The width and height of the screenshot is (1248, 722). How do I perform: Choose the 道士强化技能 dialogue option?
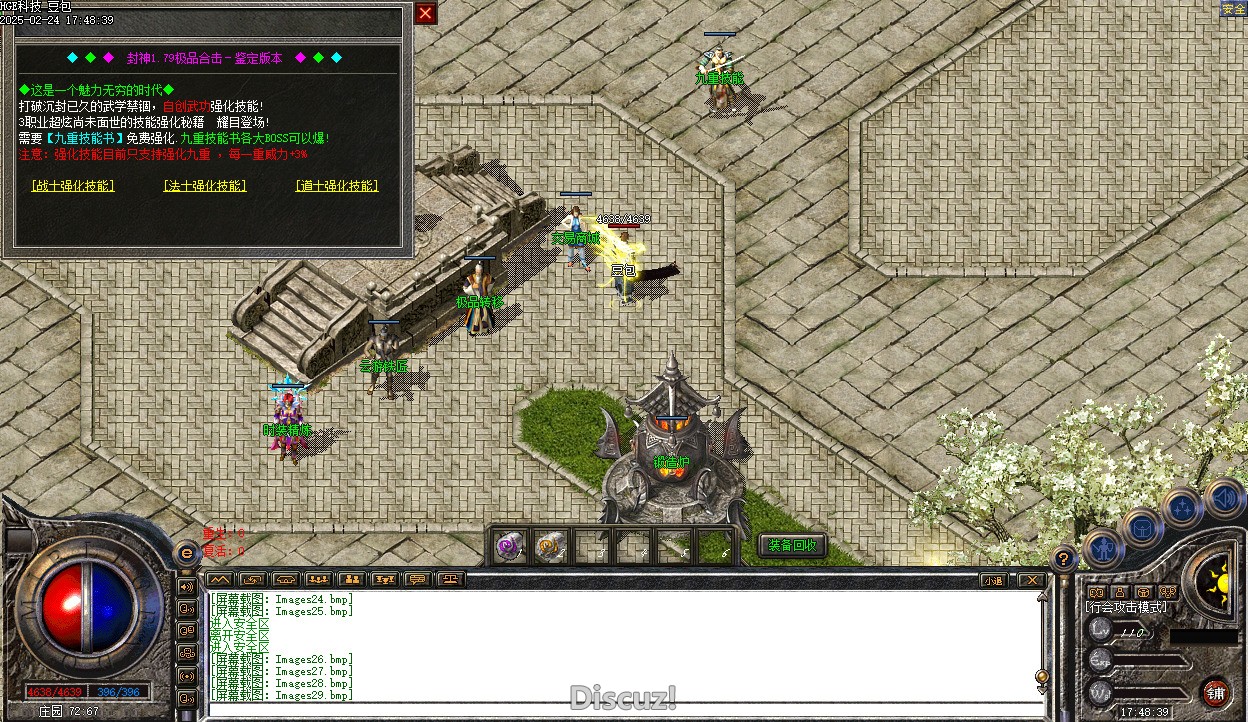pos(337,186)
